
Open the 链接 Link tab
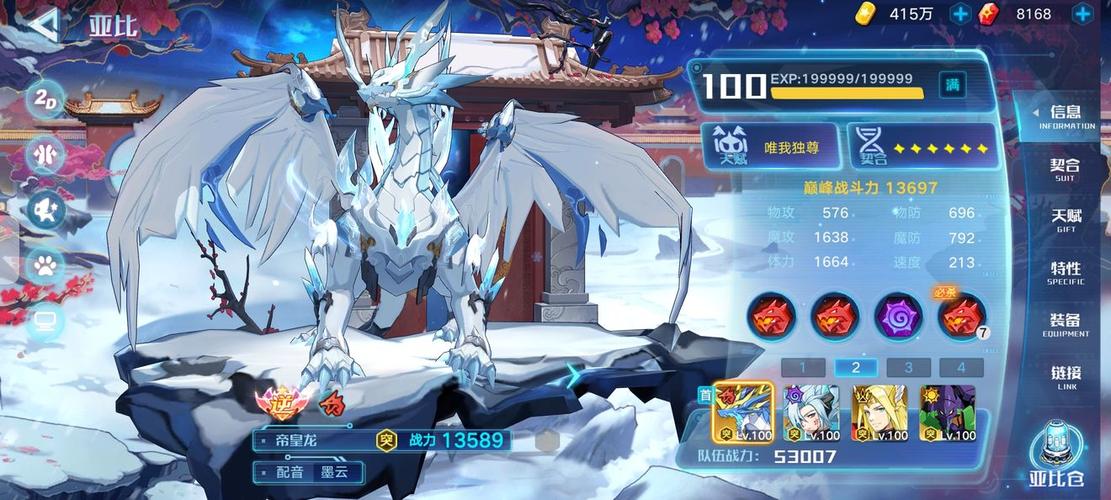pos(1066,377)
